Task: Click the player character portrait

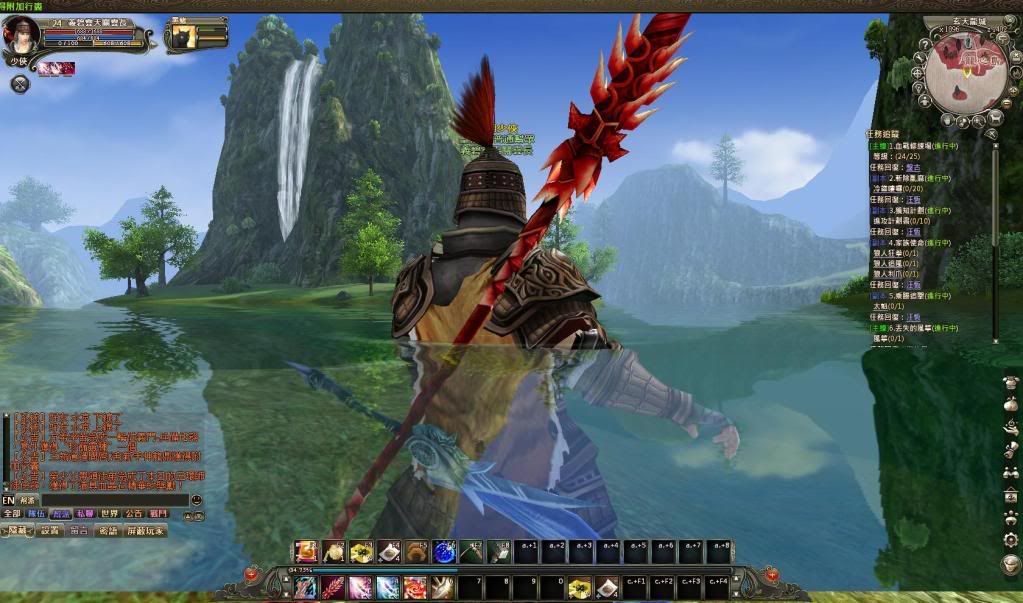Action: tap(22, 33)
